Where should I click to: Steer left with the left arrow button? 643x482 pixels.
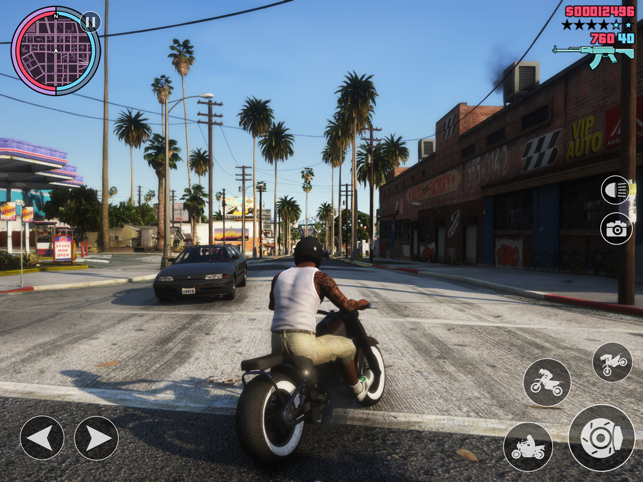(42, 438)
